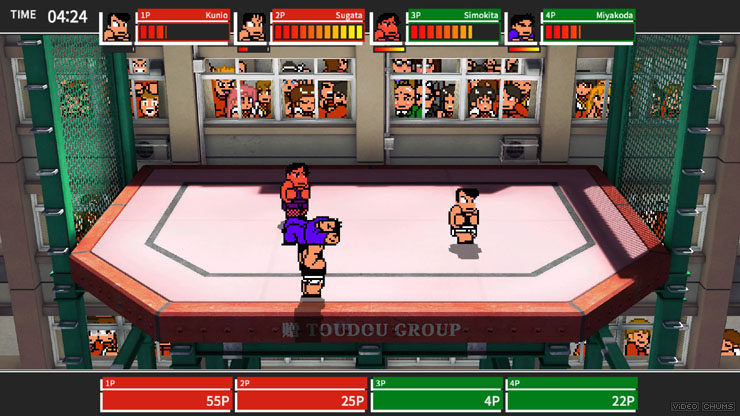The width and height of the screenshot is (740, 416).
Task: Select Kunio's 1P portrait
Action: 118,27
